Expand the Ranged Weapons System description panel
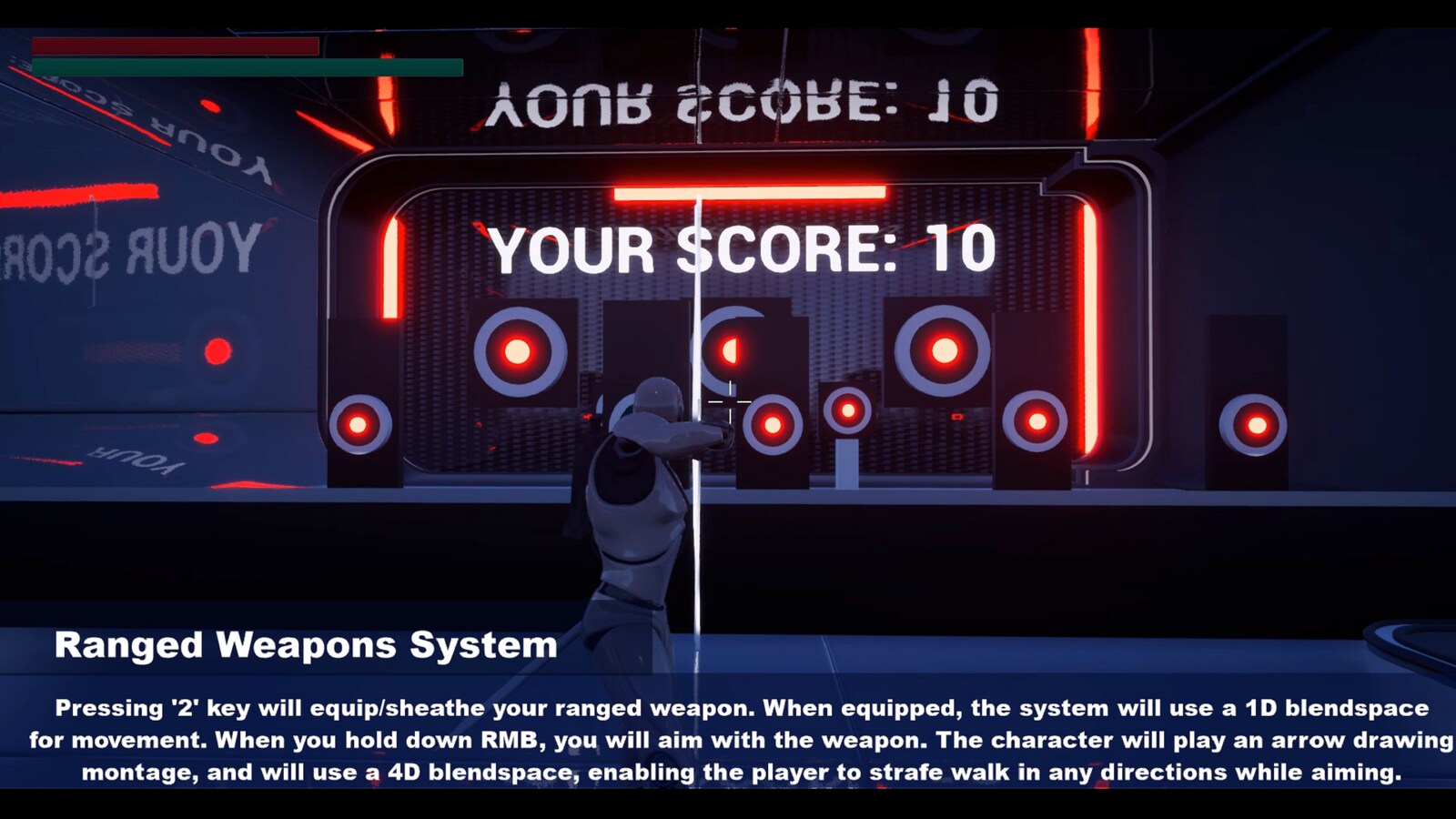The image size is (1456, 819). tap(728, 742)
